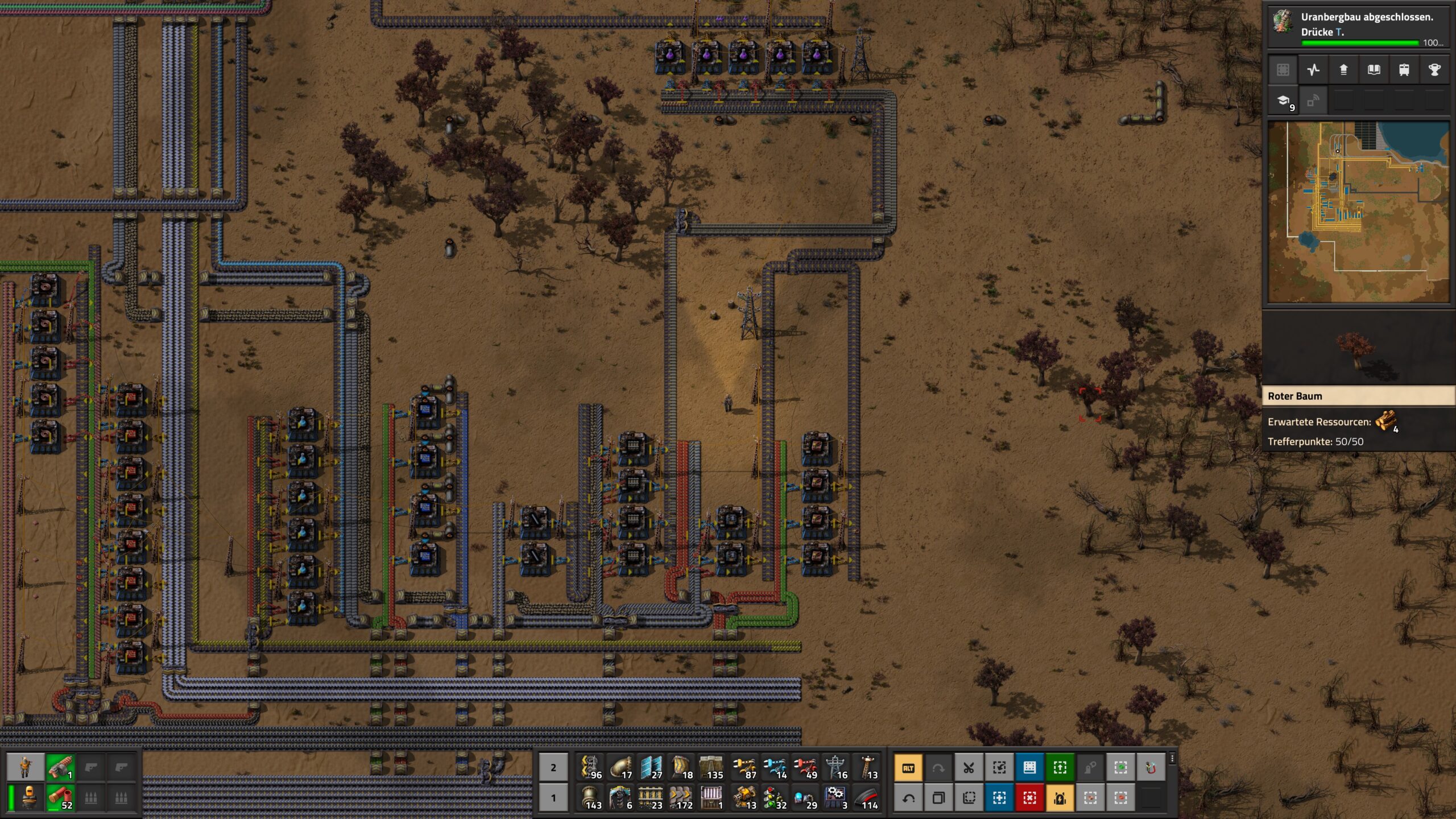Open the Factoriopedia book icon

click(1374, 70)
